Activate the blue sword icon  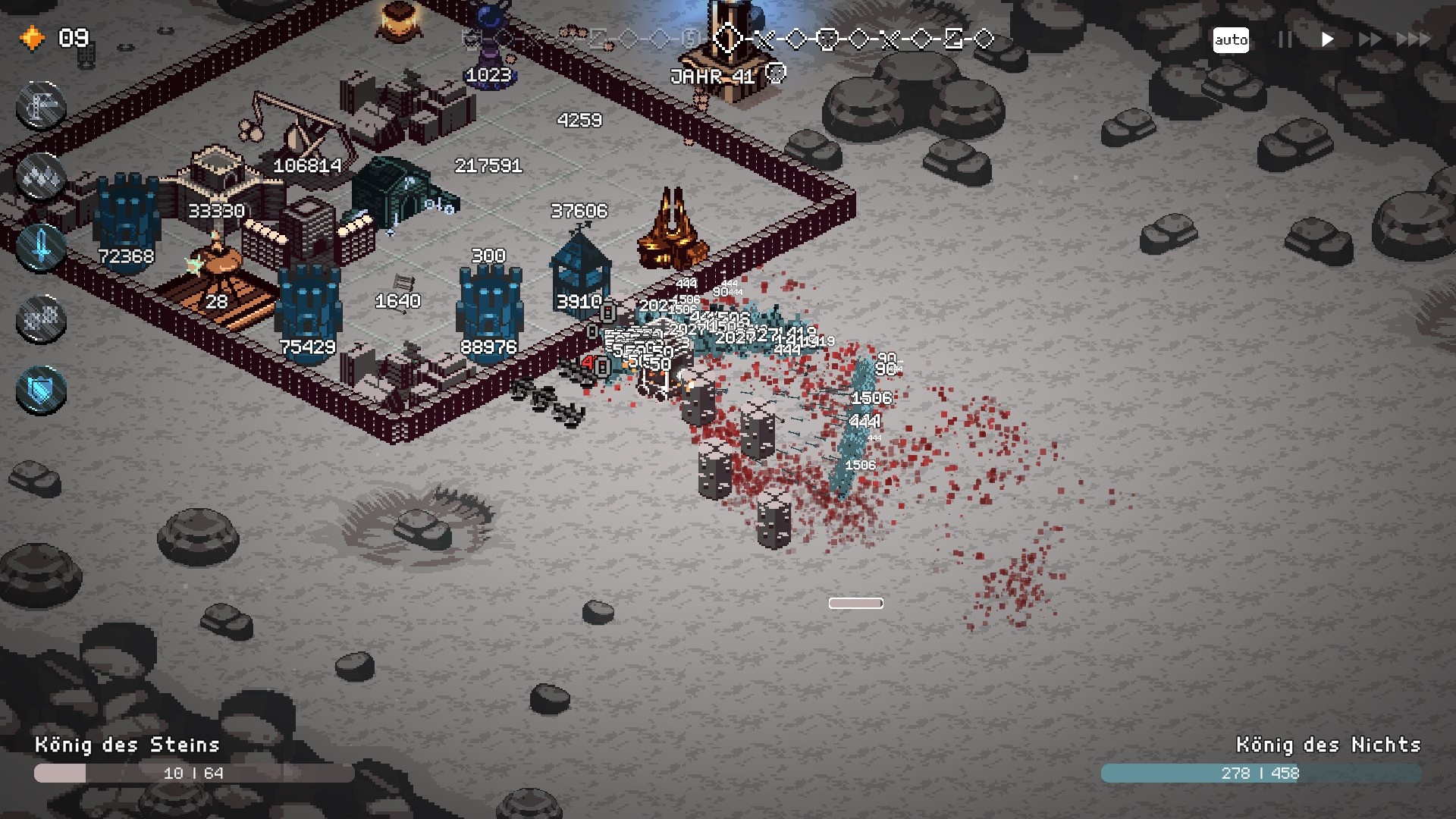[x=41, y=247]
